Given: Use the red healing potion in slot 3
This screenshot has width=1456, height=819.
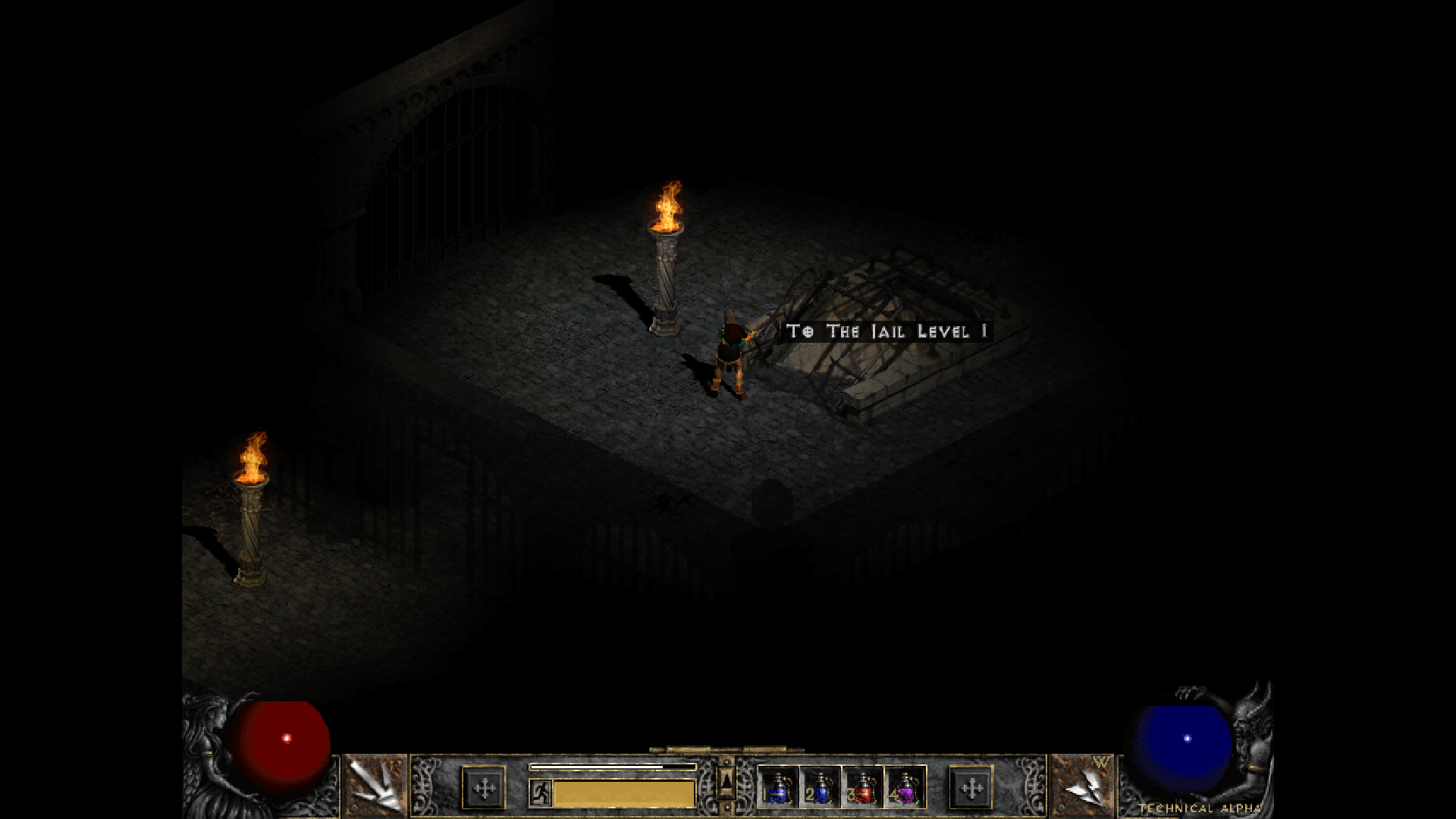Looking at the screenshot, I should click(x=862, y=788).
